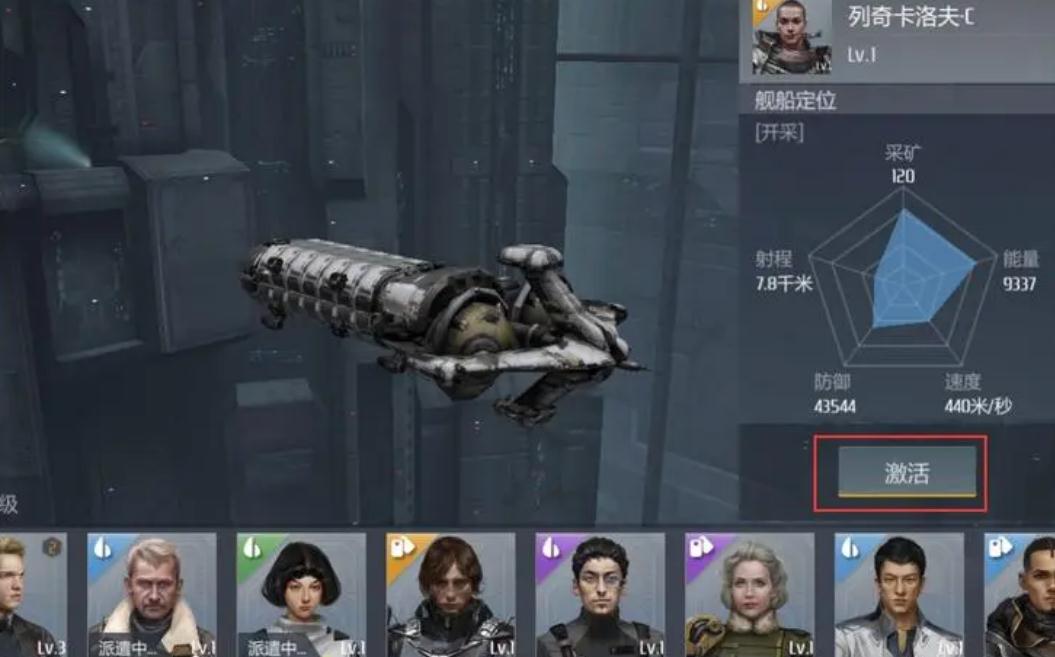The width and height of the screenshot is (1055, 657).
Task: Choose the blonde curly-haired female pilot card
Action: 749,595
